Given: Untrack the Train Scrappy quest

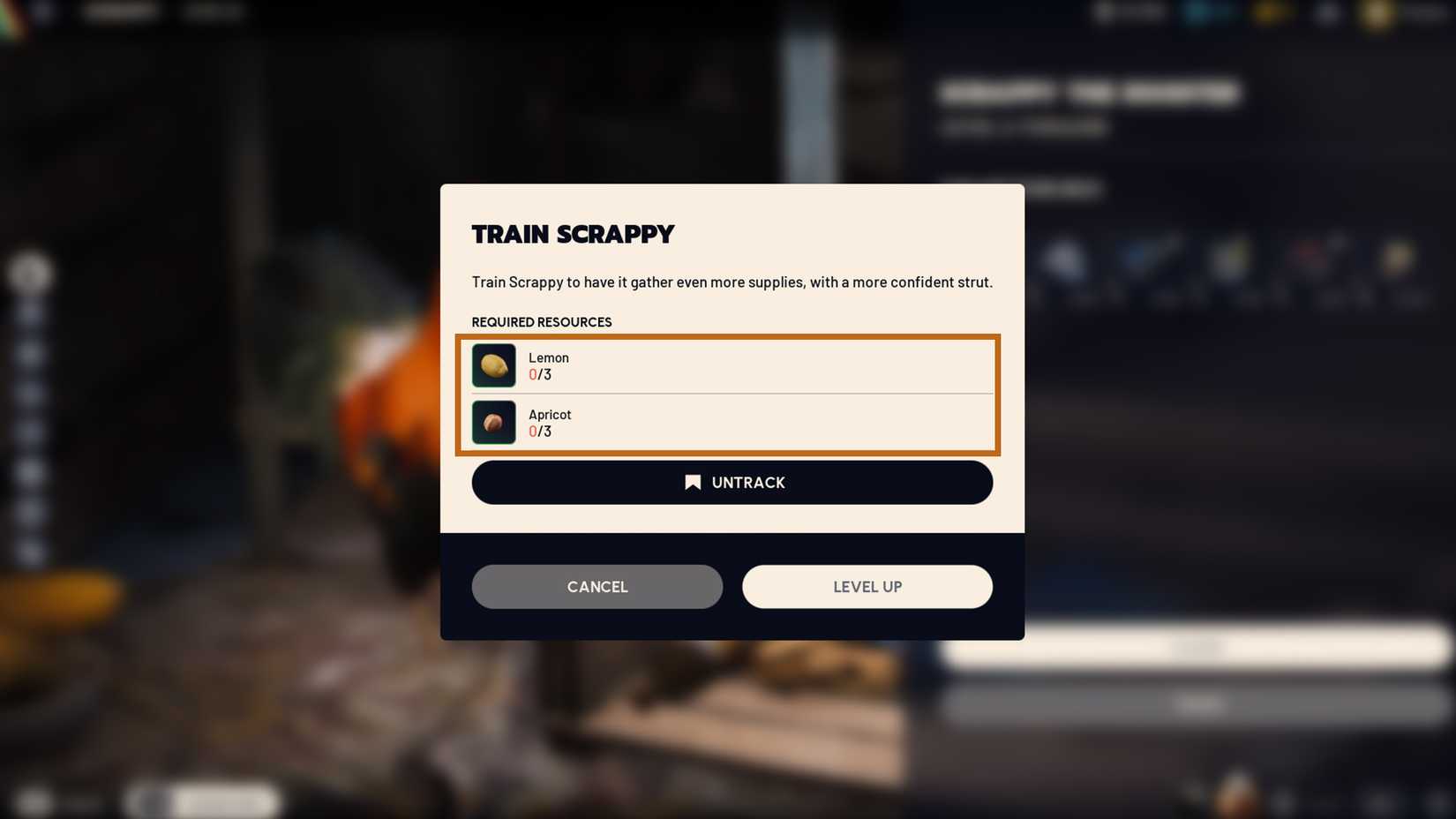Looking at the screenshot, I should [x=732, y=482].
